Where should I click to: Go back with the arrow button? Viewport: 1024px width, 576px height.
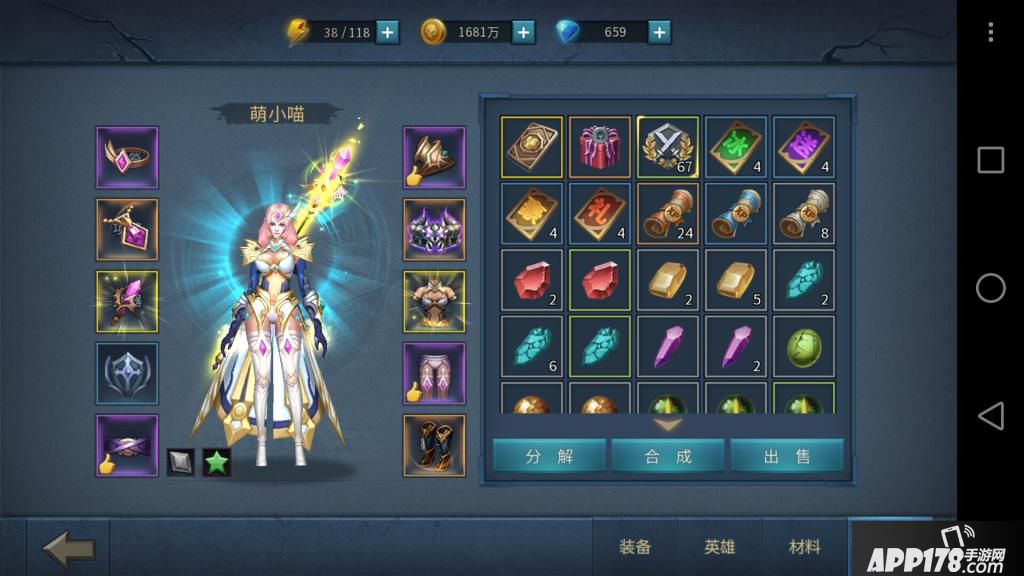[x=69, y=548]
